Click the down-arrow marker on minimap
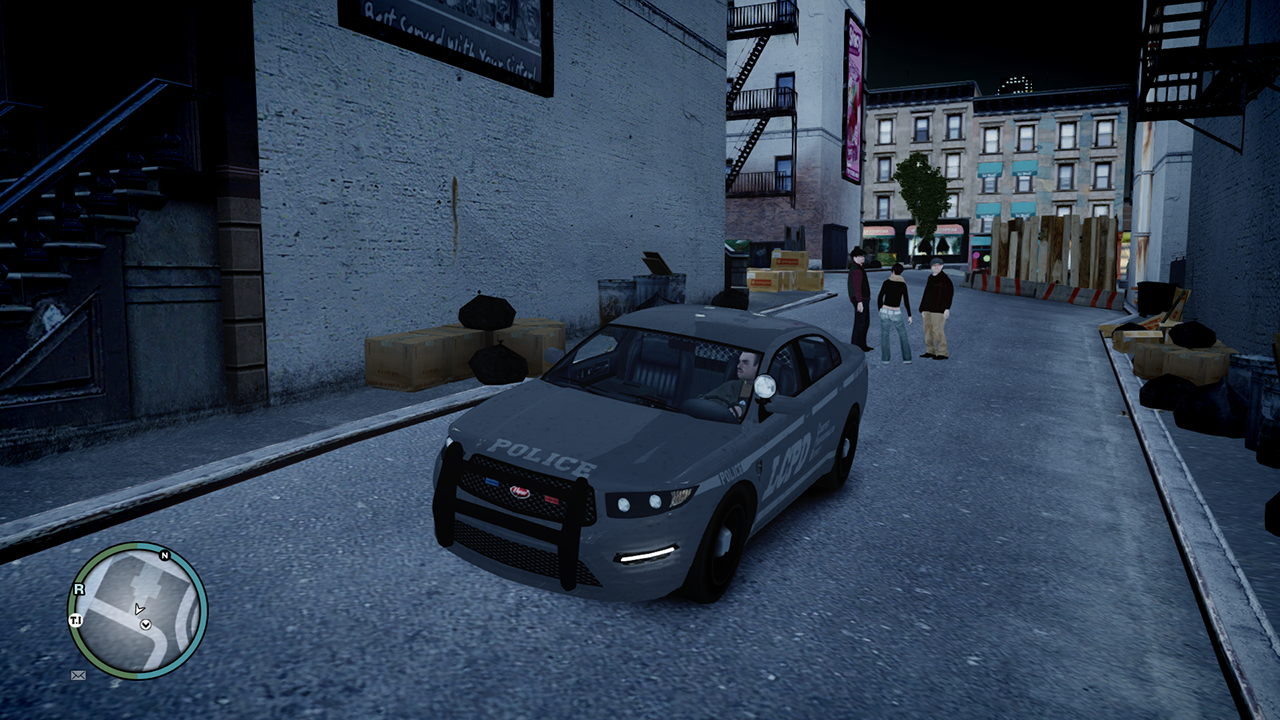The width and height of the screenshot is (1280, 720). pyautogui.click(x=146, y=625)
